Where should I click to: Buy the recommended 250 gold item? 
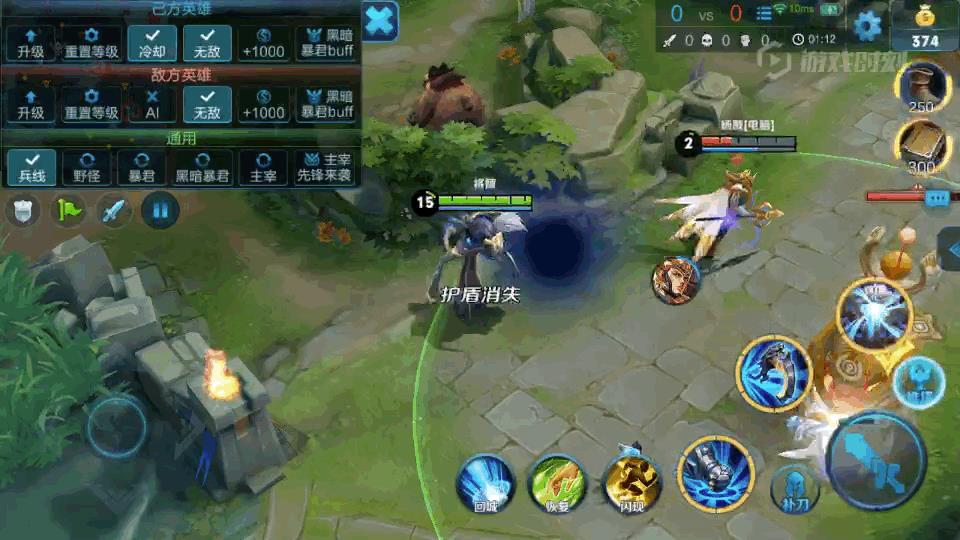click(x=921, y=88)
